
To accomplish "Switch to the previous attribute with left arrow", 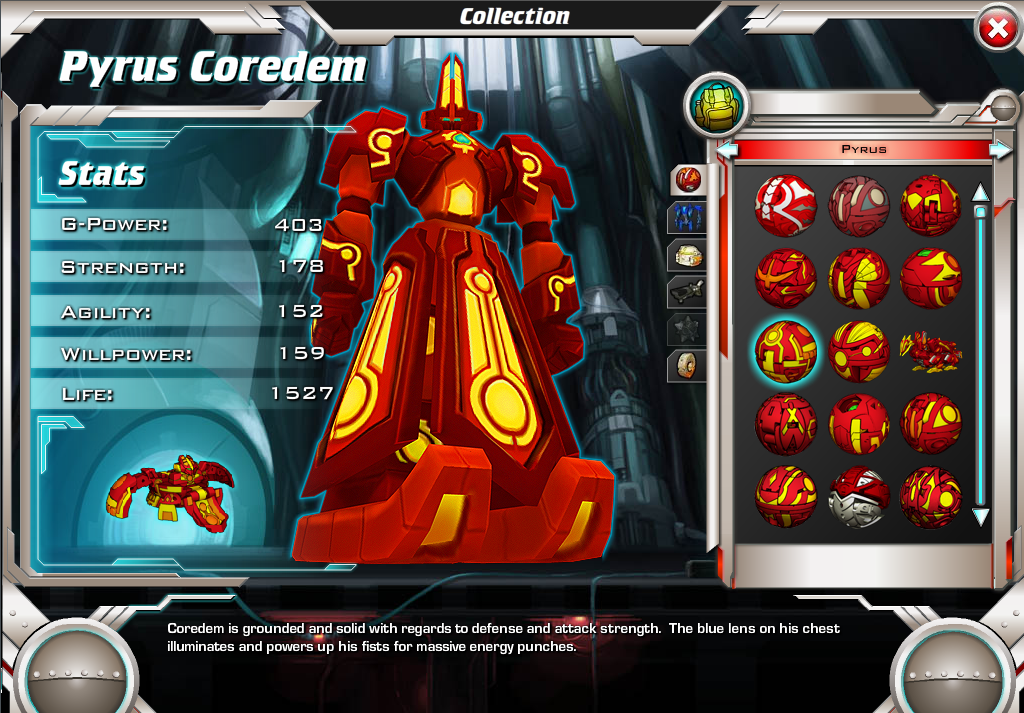I will point(728,149).
